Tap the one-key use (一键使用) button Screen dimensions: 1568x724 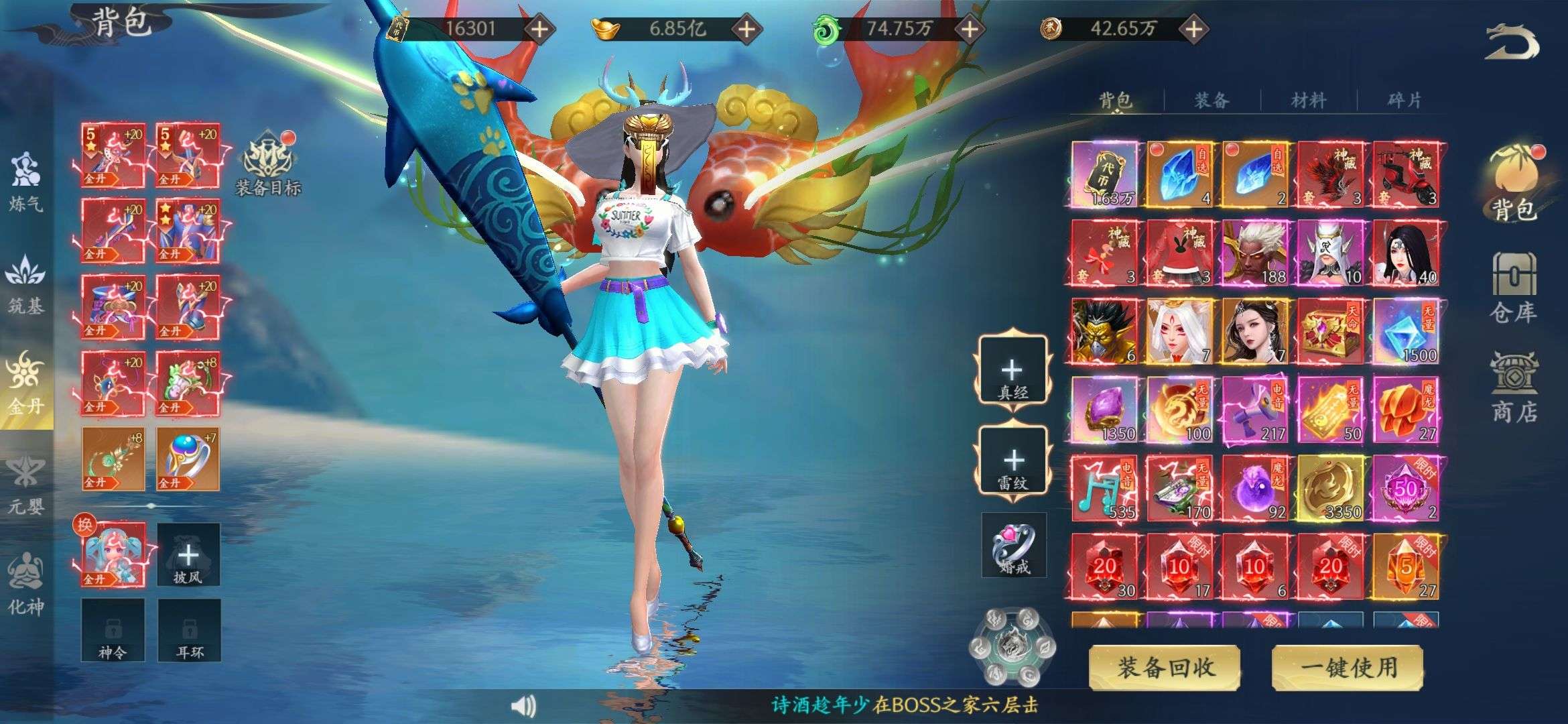[1348, 667]
